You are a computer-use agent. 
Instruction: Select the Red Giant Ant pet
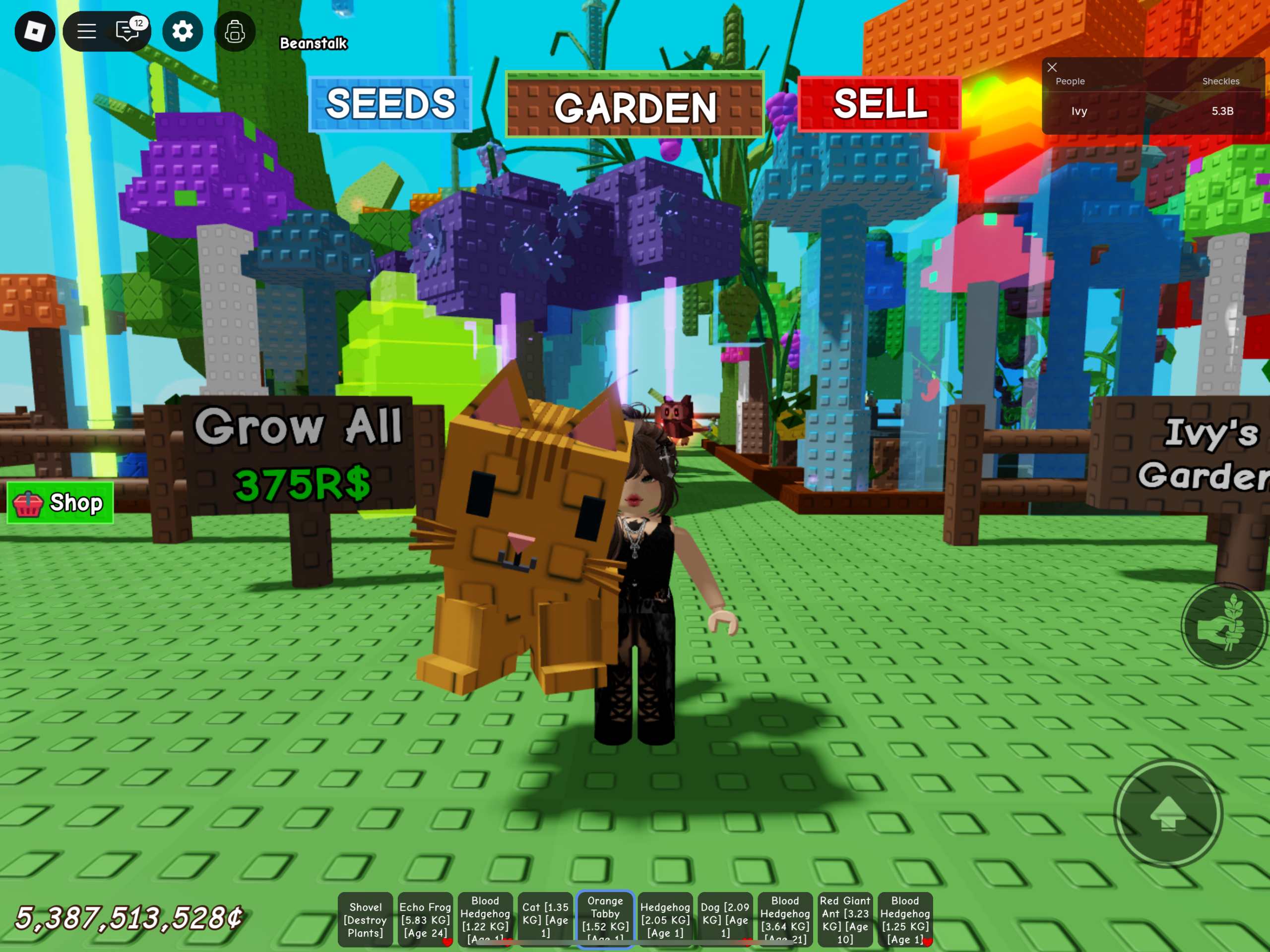[x=845, y=919]
